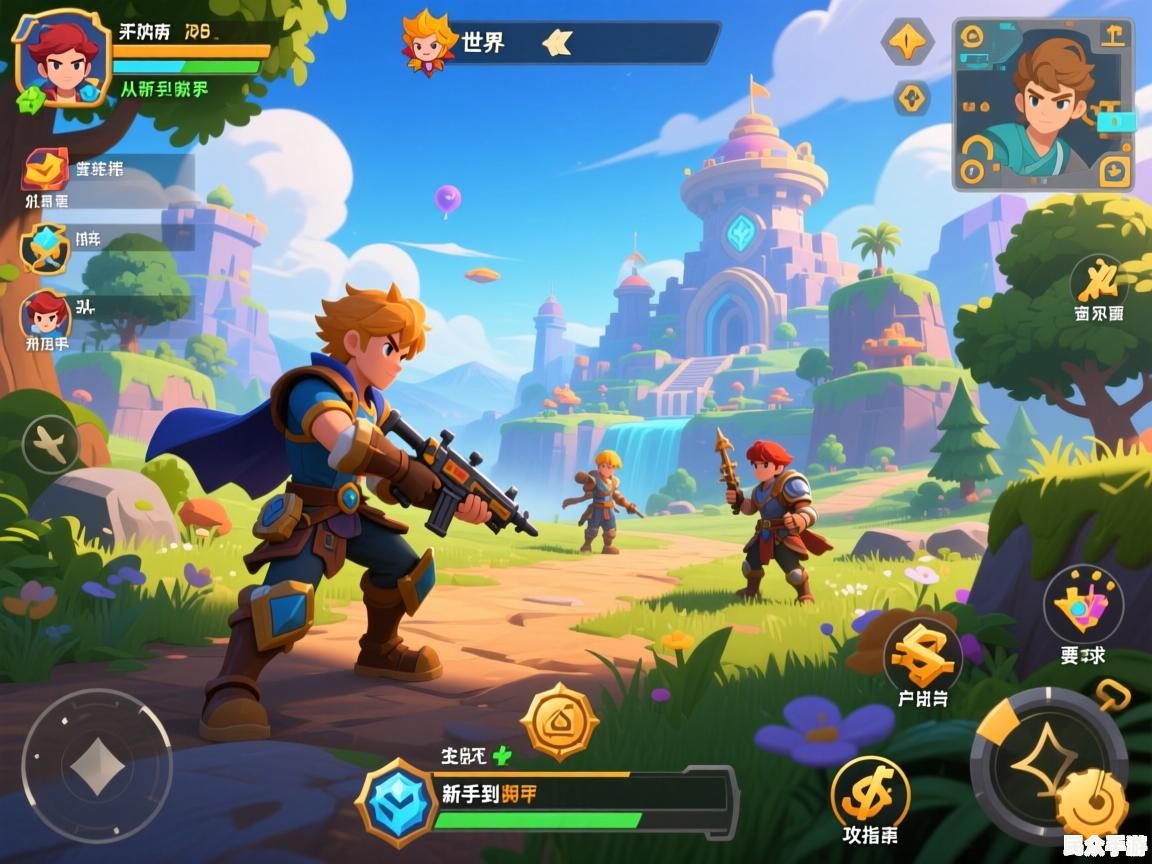Image resolution: width=1152 pixels, height=864 pixels.
Task: Activate the round grey winged button
Action: pyautogui.click(x=51, y=443)
